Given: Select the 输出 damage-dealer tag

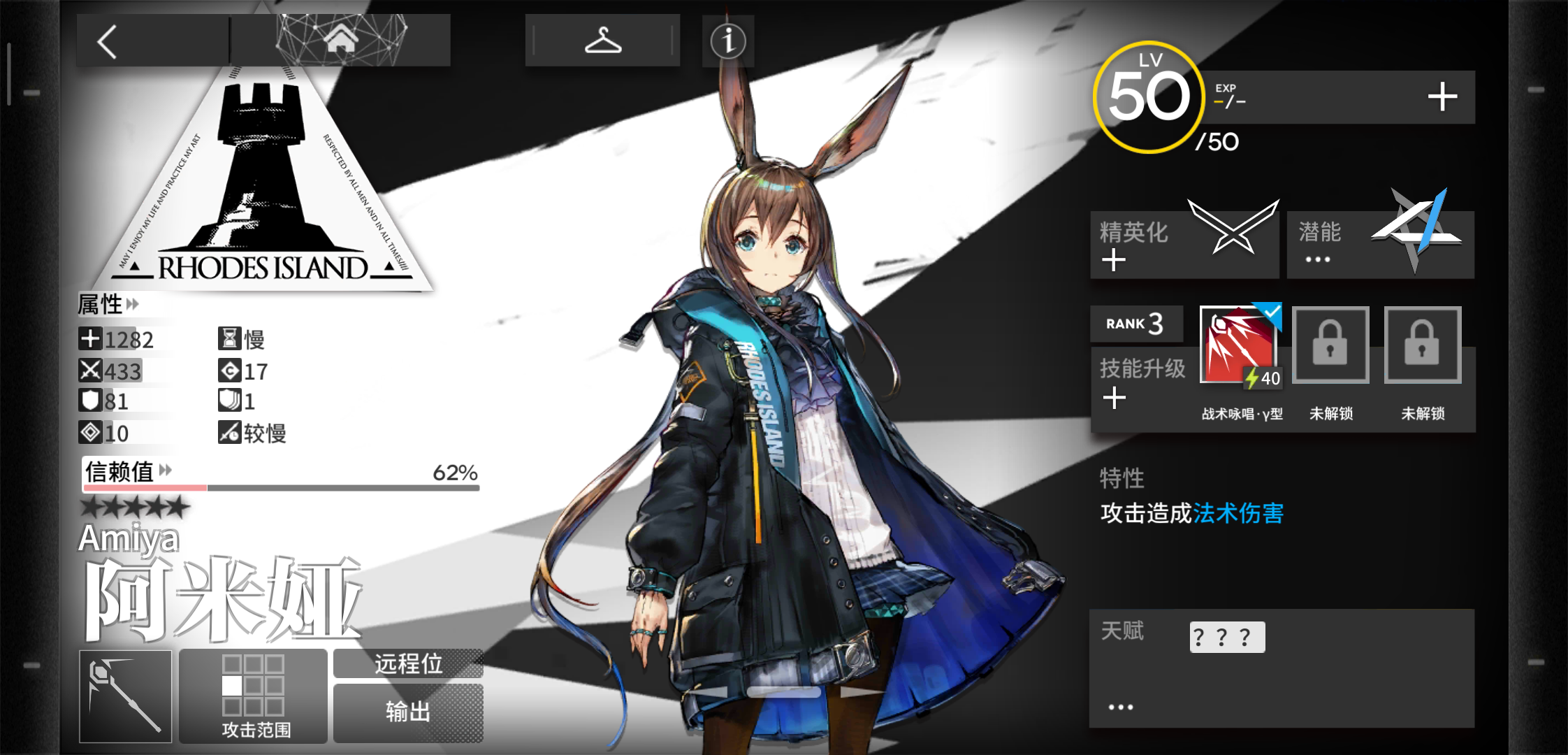Looking at the screenshot, I should click(x=407, y=712).
